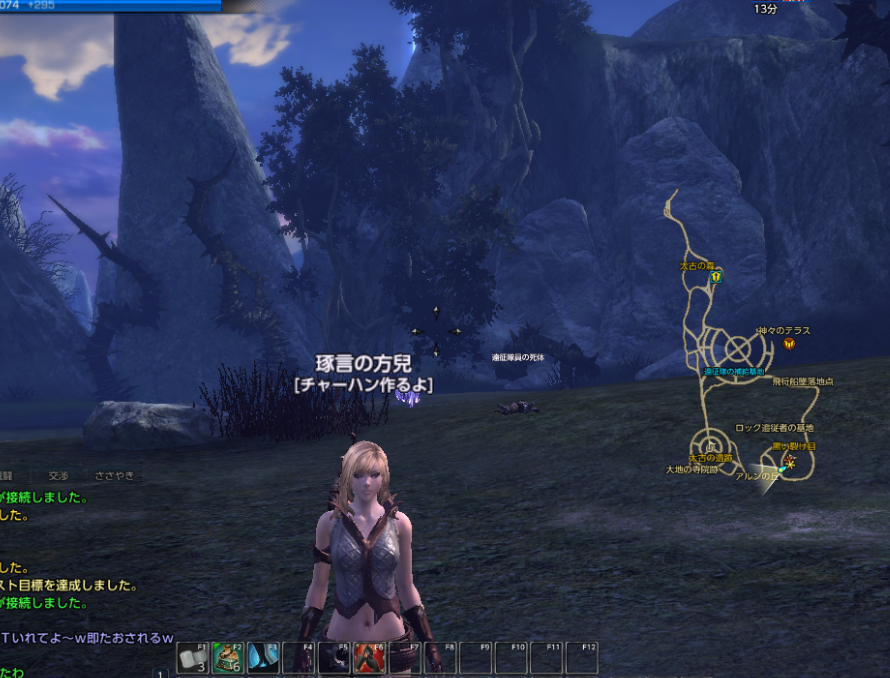Click the 黒い裂け目 star marker on map

pos(790,461)
